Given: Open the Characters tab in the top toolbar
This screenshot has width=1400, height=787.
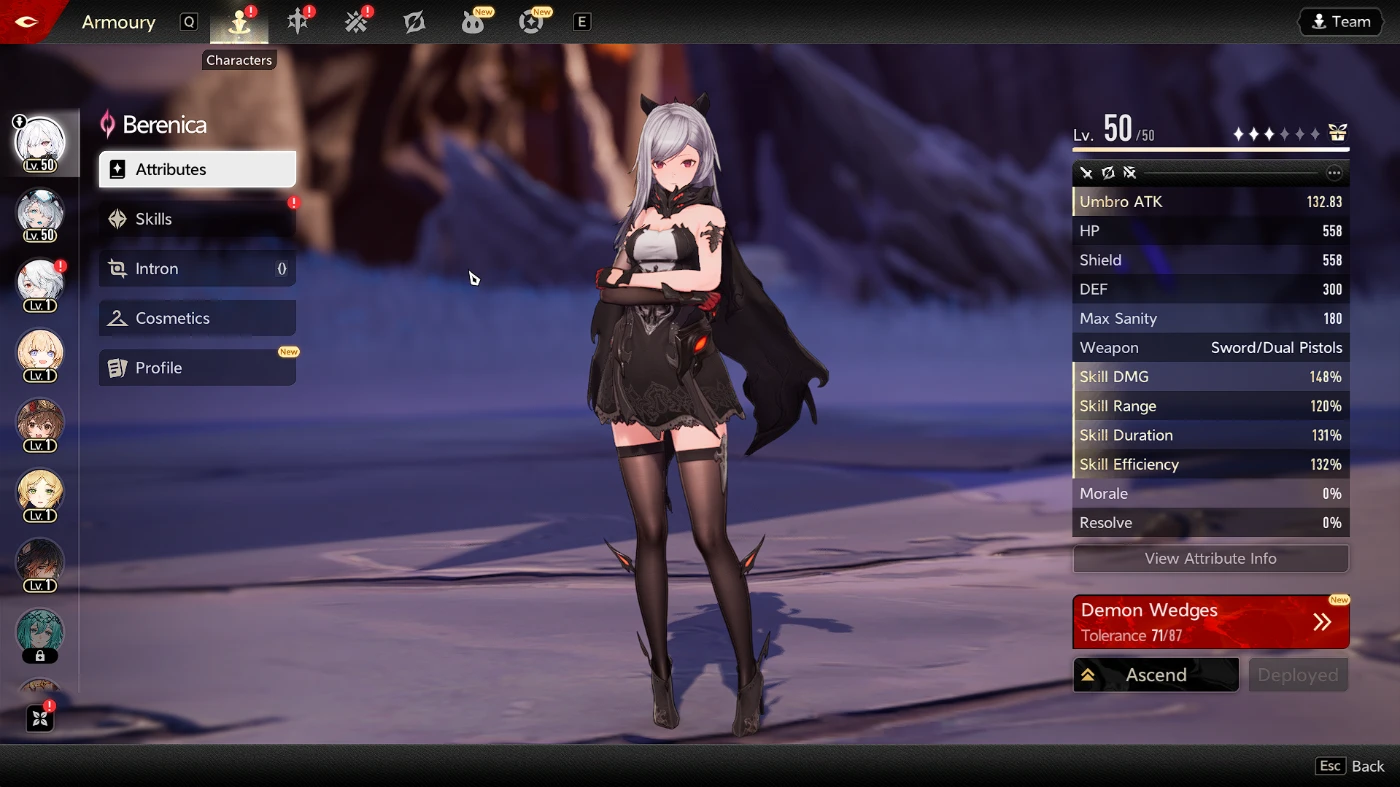Looking at the screenshot, I should pyautogui.click(x=238, y=21).
